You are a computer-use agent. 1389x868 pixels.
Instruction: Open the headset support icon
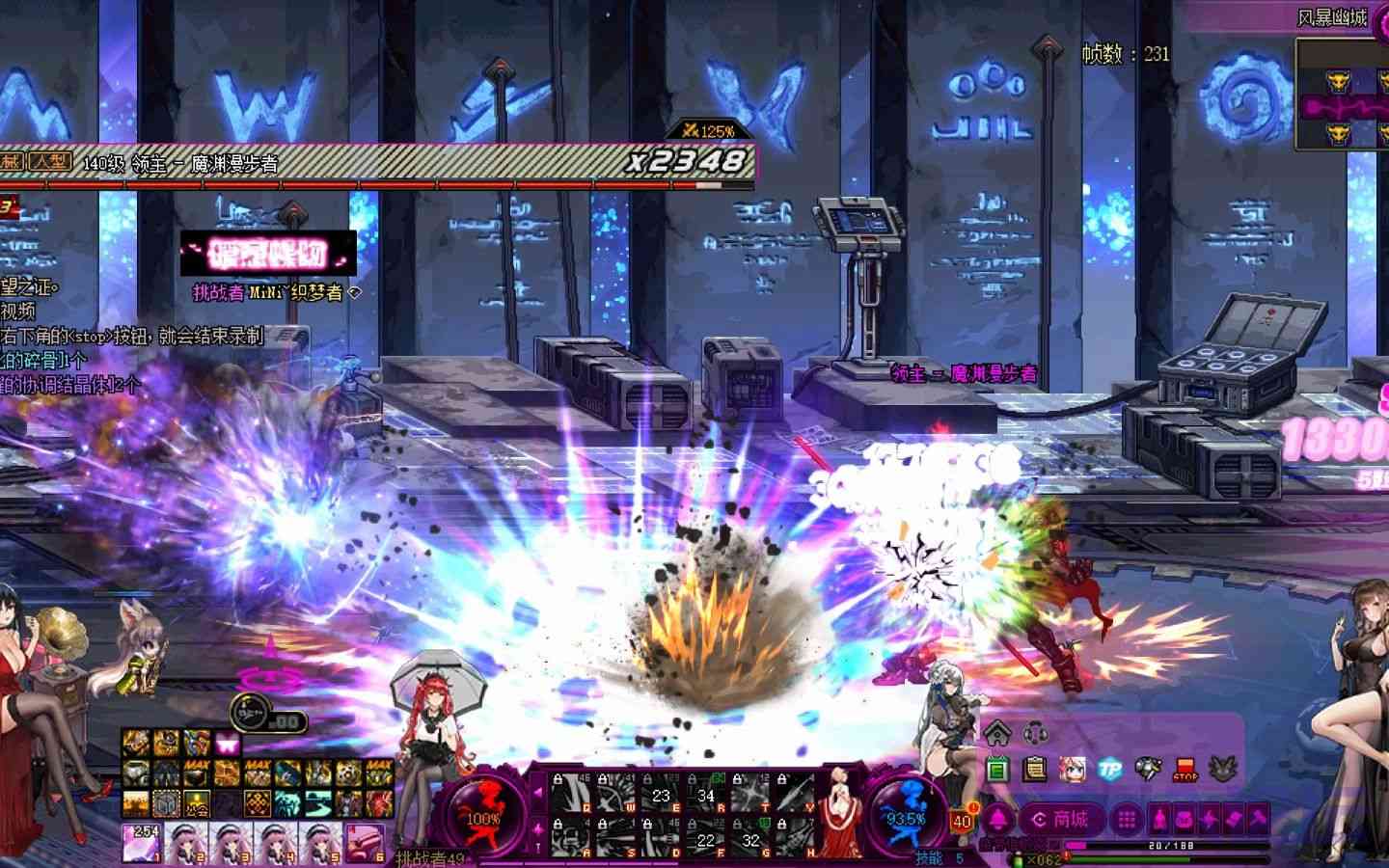(x=1036, y=733)
